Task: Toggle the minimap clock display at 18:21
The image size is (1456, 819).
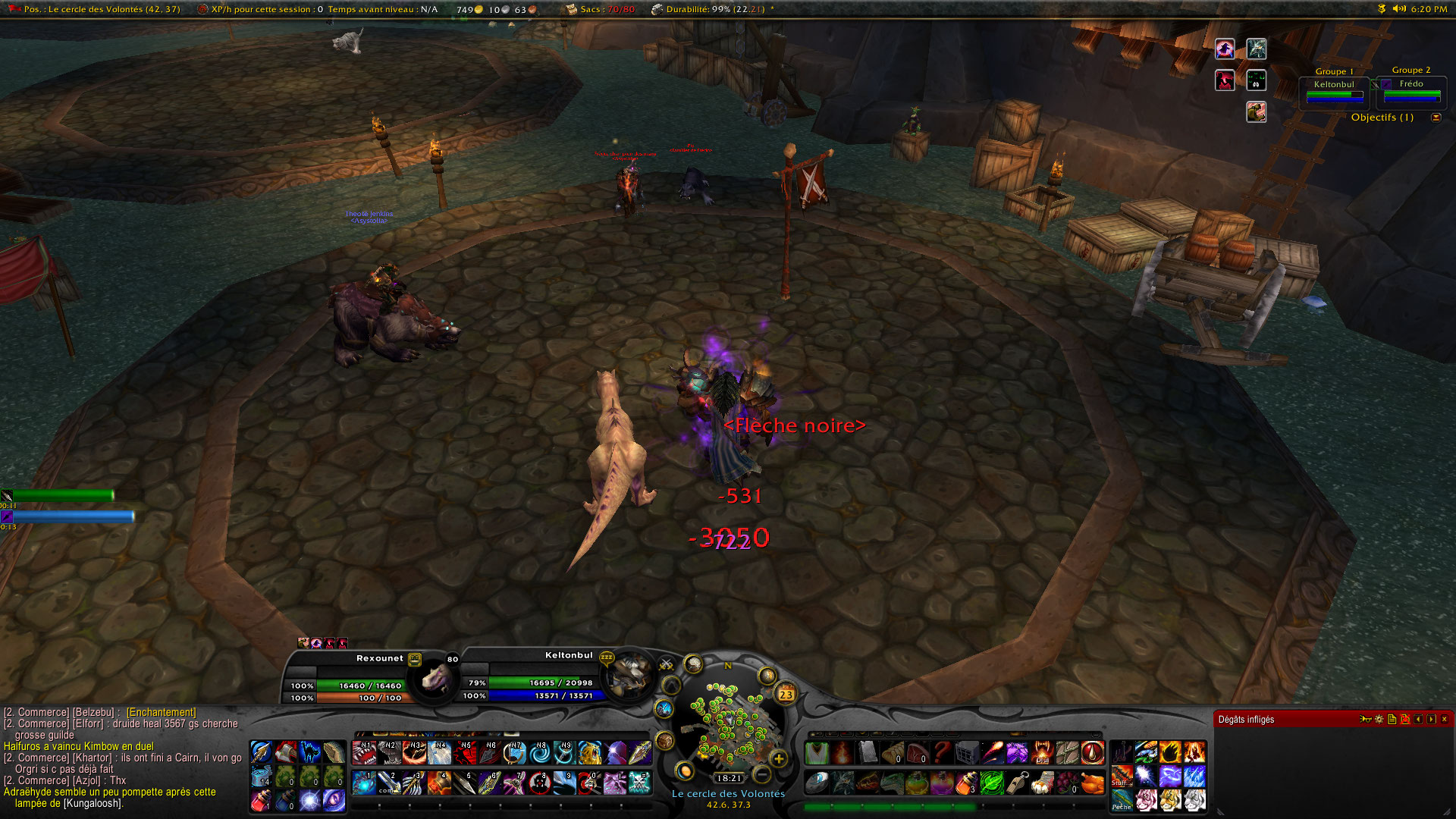Action: click(728, 777)
